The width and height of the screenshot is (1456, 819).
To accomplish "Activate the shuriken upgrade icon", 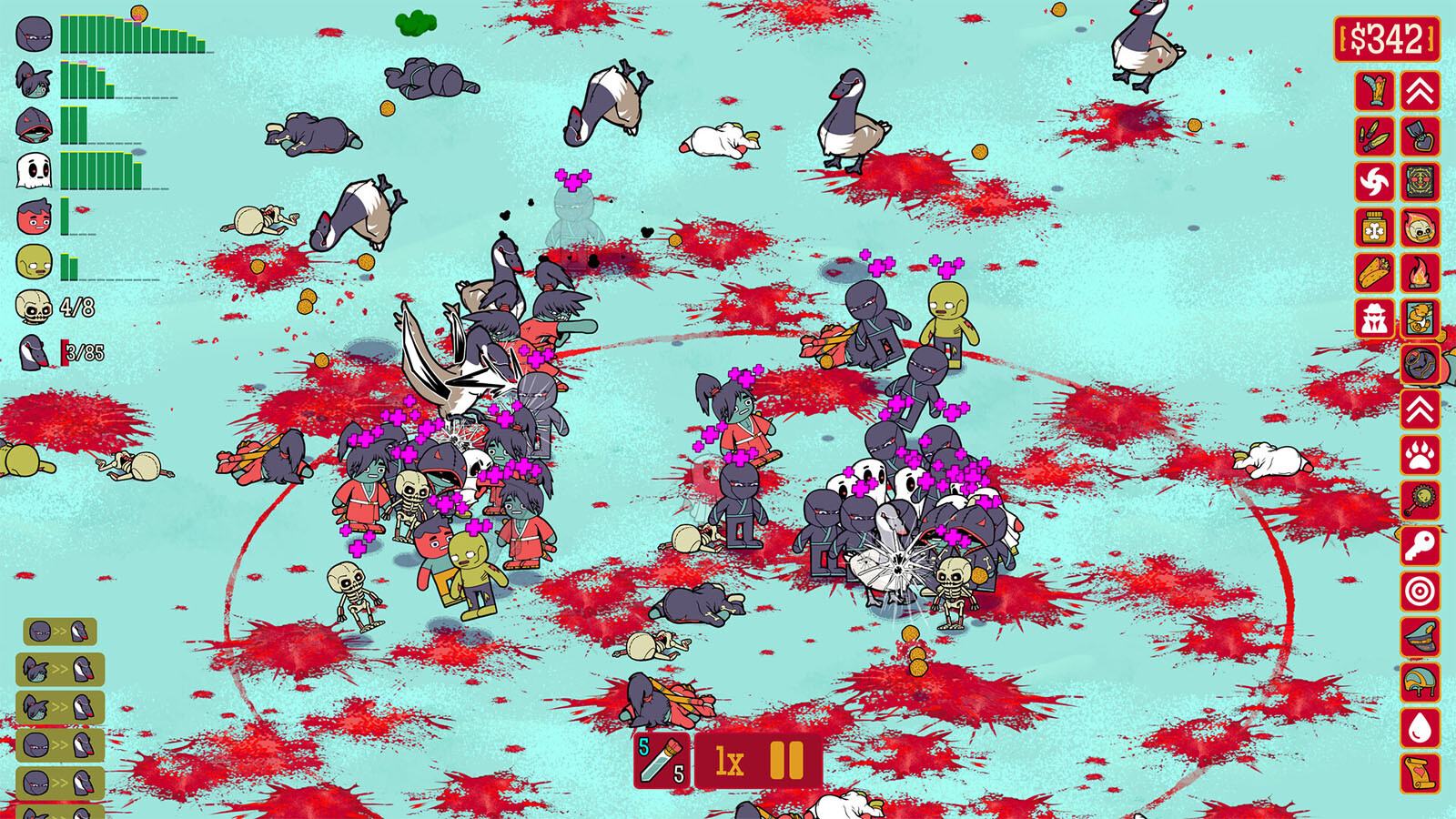I will pos(1375,182).
